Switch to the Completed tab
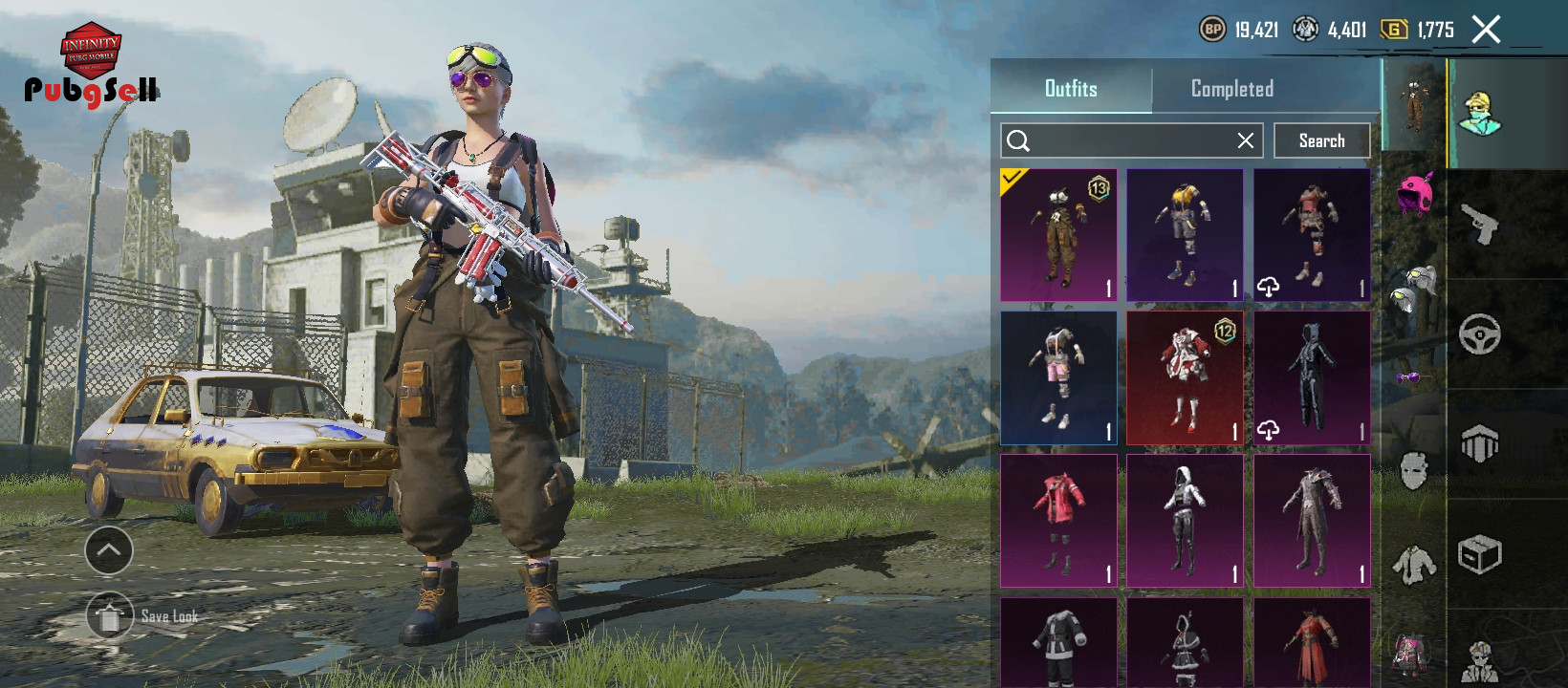The width and height of the screenshot is (1568, 688). pyautogui.click(x=1231, y=89)
